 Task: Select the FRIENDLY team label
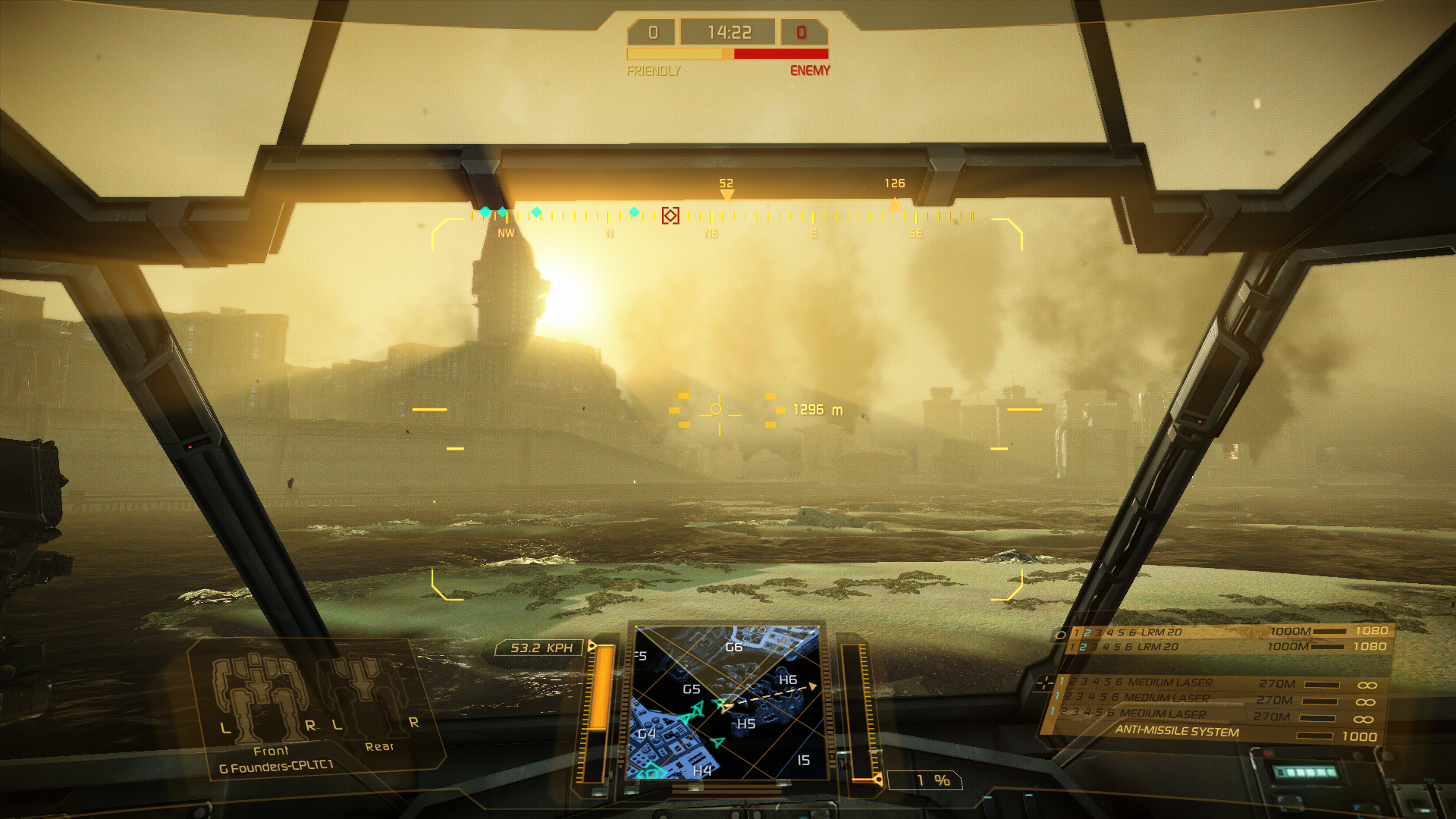(654, 72)
